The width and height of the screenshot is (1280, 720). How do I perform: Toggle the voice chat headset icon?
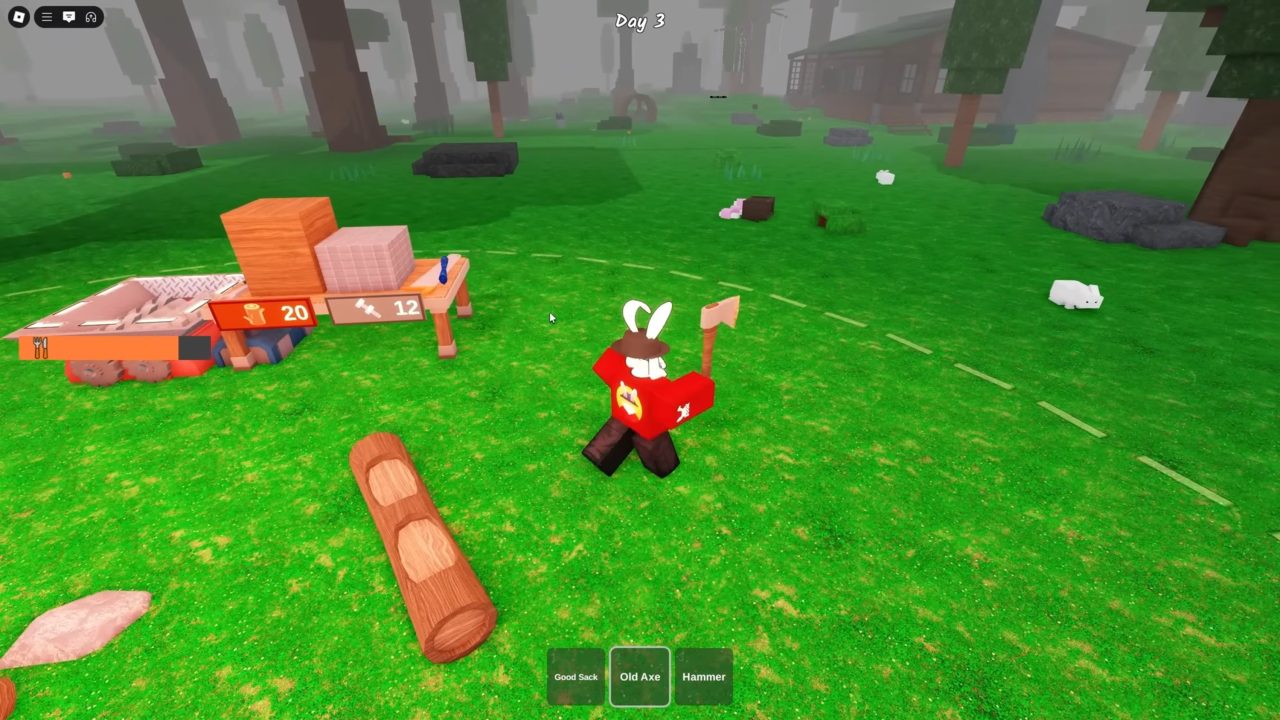pos(91,17)
